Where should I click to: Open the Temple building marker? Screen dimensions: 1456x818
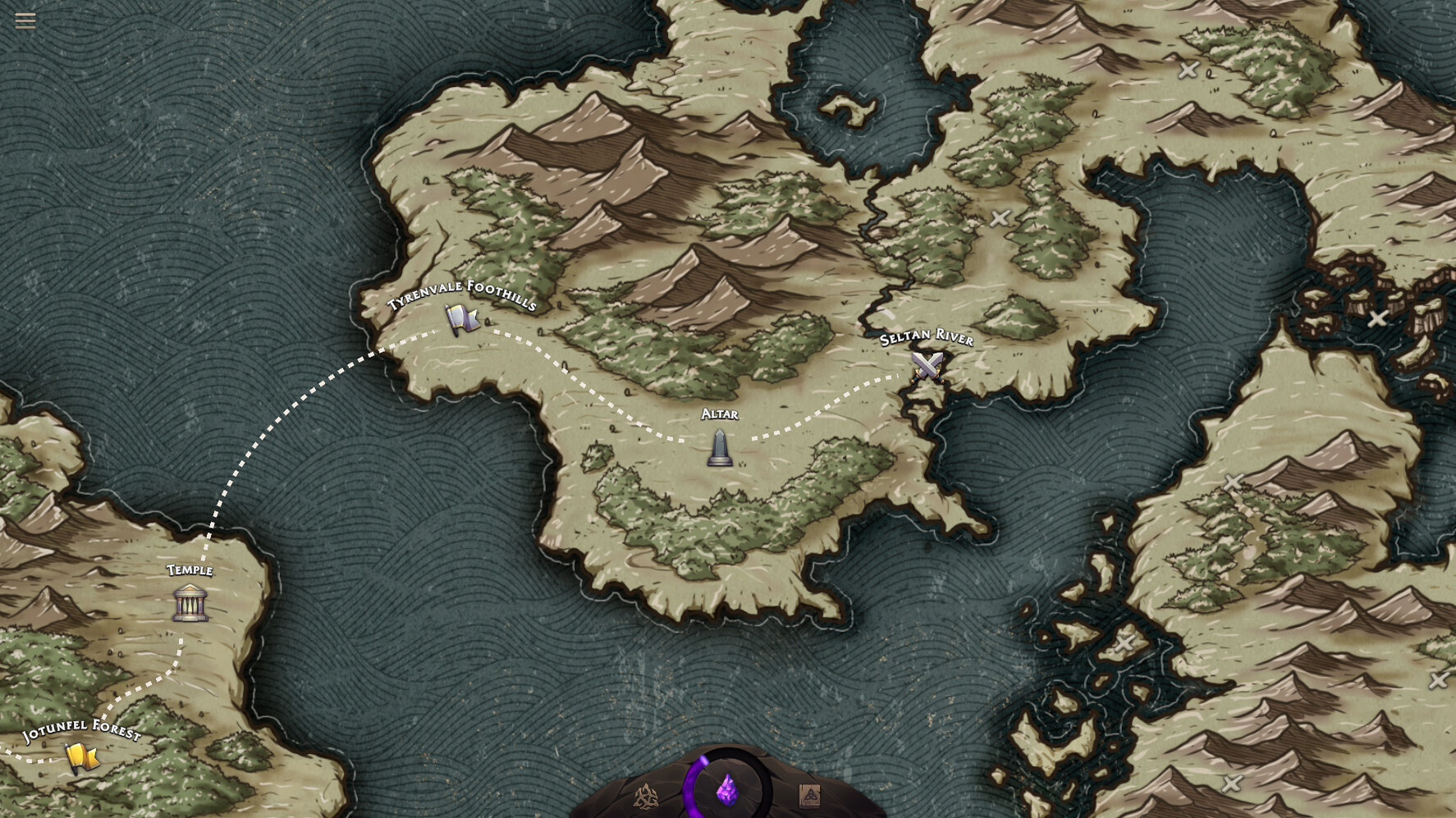pyautogui.click(x=192, y=601)
